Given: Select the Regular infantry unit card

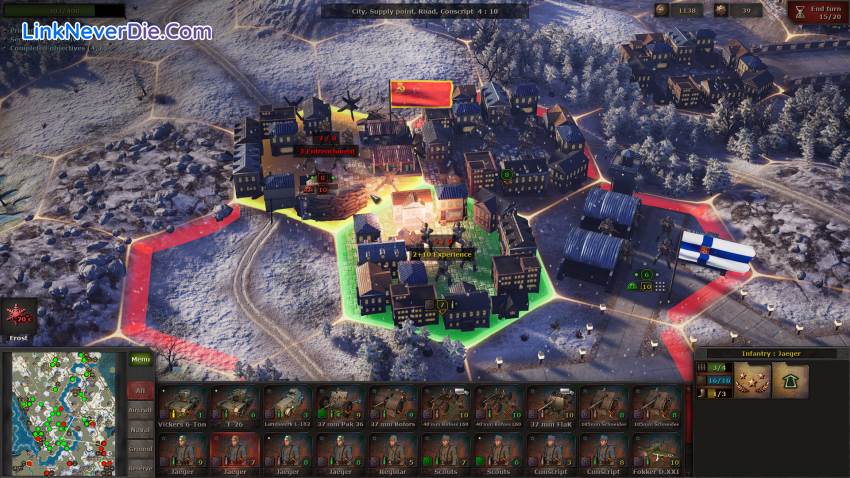Looking at the screenshot, I should click(393, 451).
